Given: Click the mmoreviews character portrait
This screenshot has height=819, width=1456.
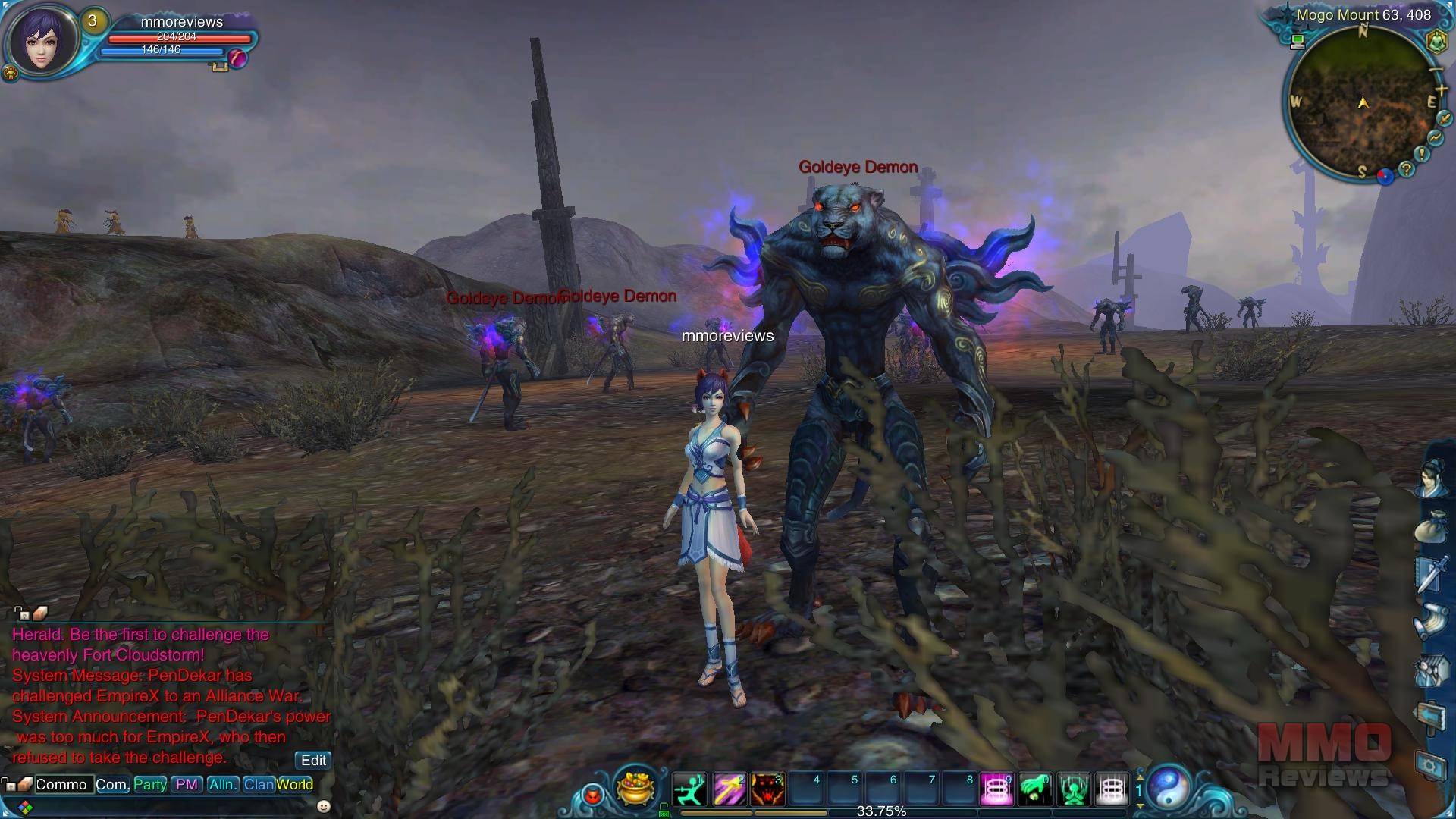Looking at the screenshot, I should 42,40.
